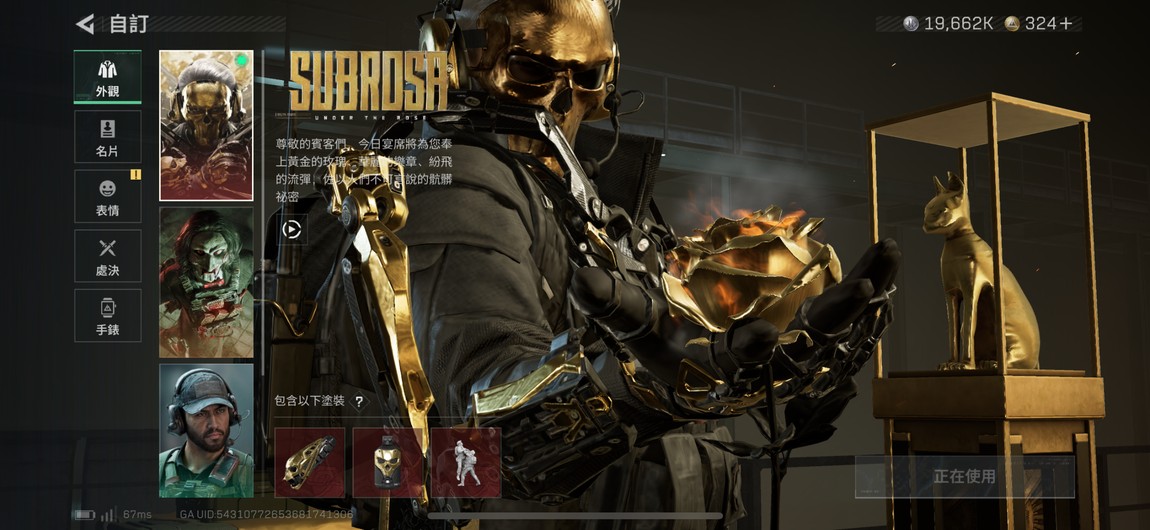Go back using the arrow beside 自訂
This screenshot has height=530, width=1150.
point(85,24)
